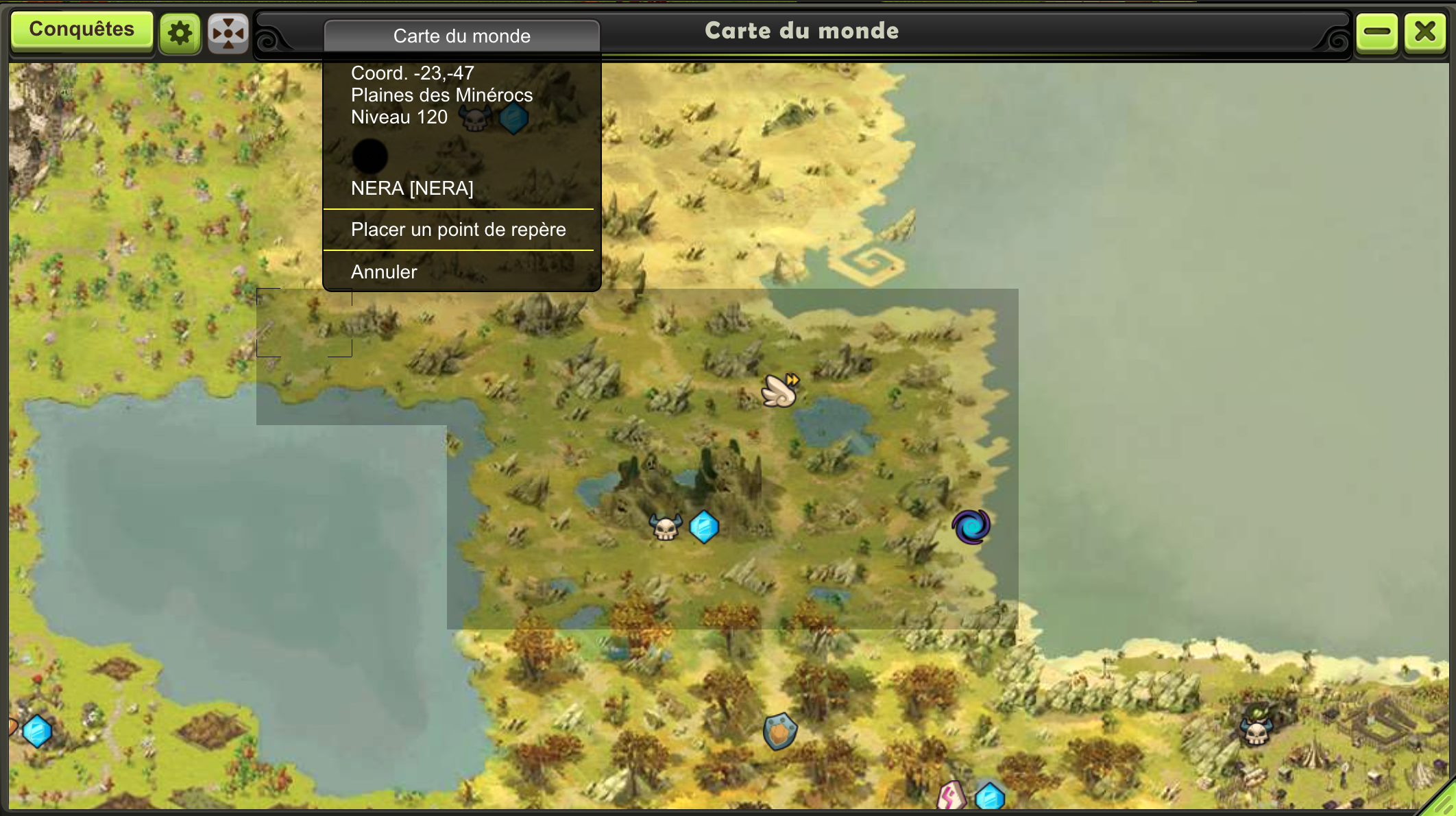
Task: Select the black alliance emblem circle
Action: [369, 156]
